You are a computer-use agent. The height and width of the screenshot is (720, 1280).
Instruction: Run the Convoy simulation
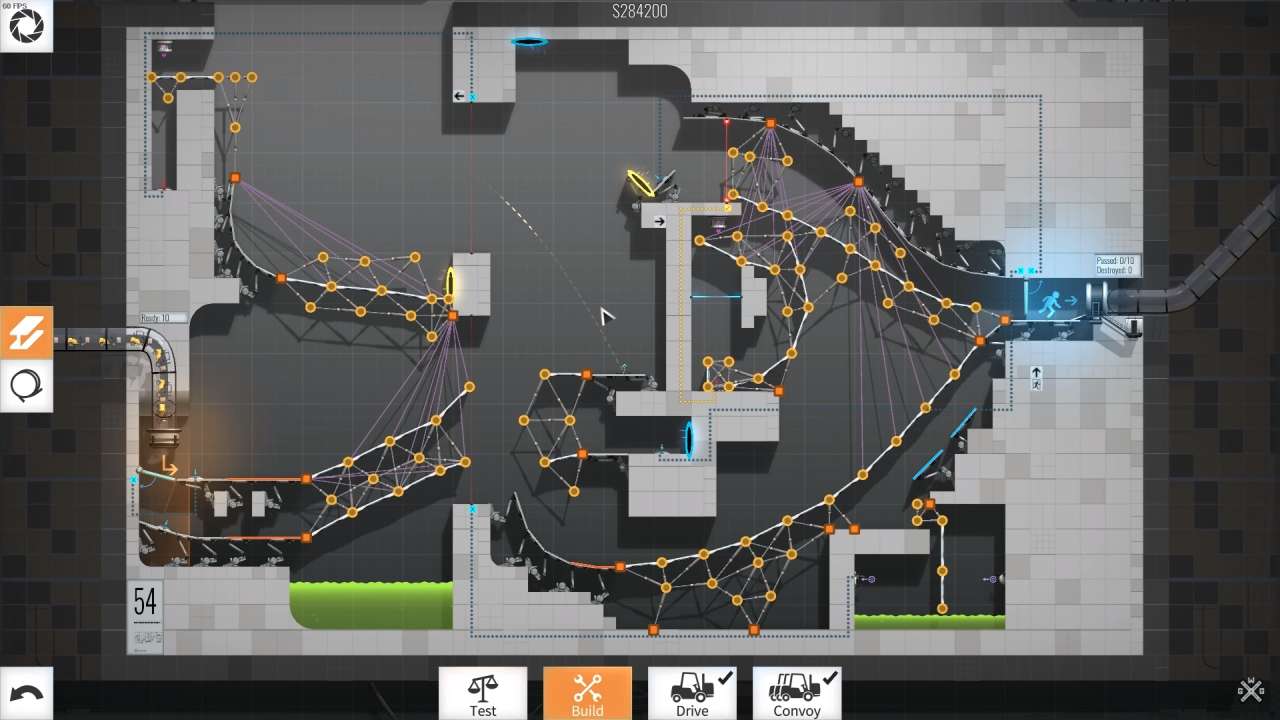click(x=797, y=693)
